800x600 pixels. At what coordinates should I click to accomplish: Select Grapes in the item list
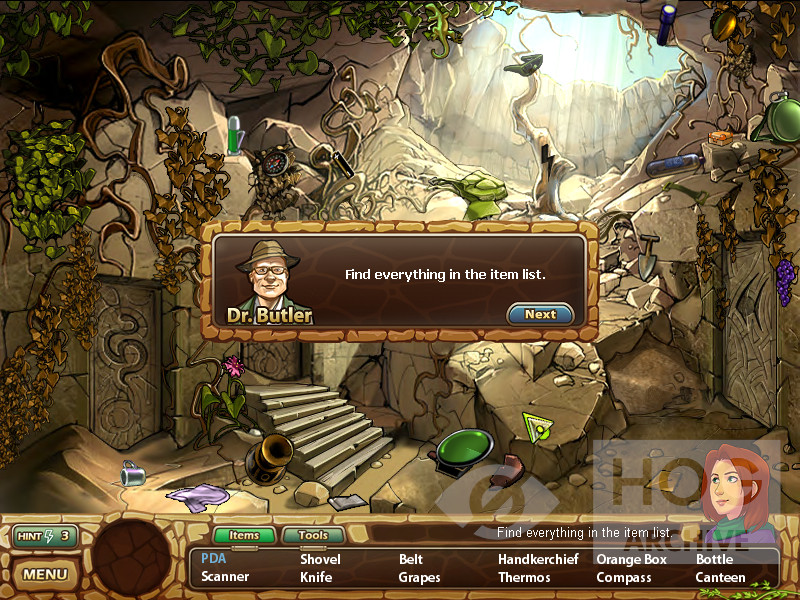[419, 577]
